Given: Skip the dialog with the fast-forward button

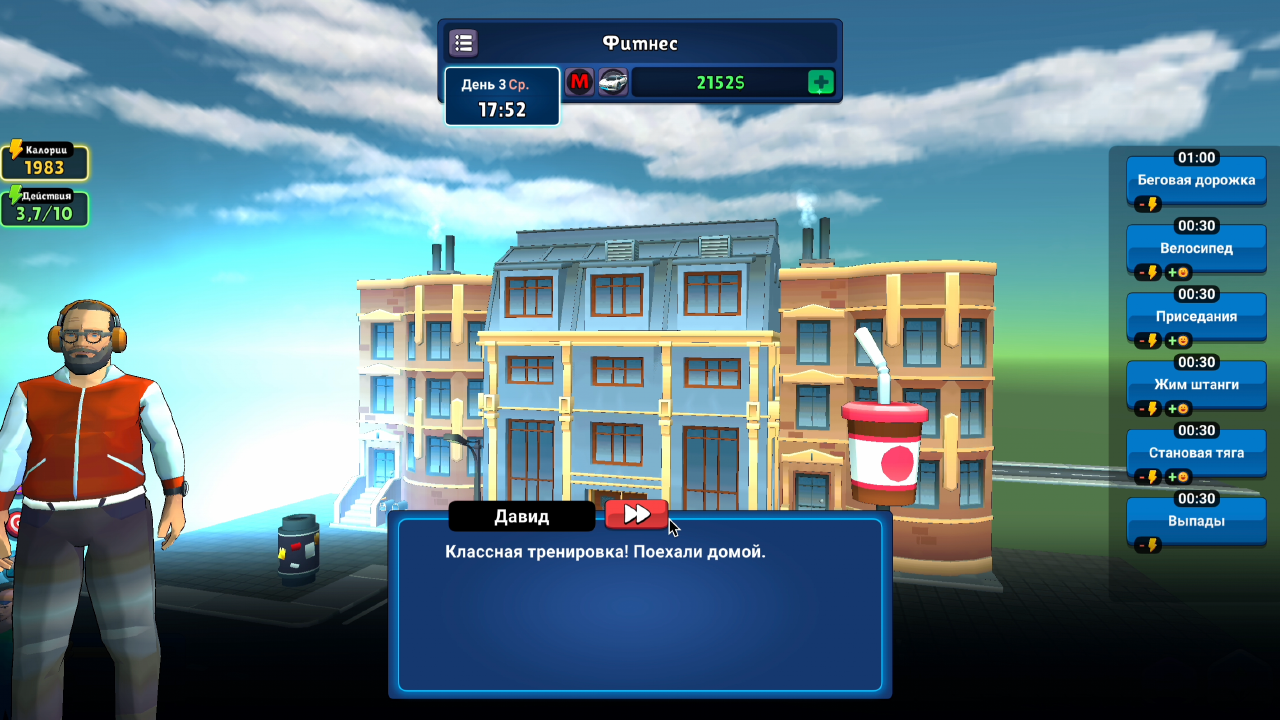Looking at the screenshot, I should pyautogui.click(x=637, y=514).
